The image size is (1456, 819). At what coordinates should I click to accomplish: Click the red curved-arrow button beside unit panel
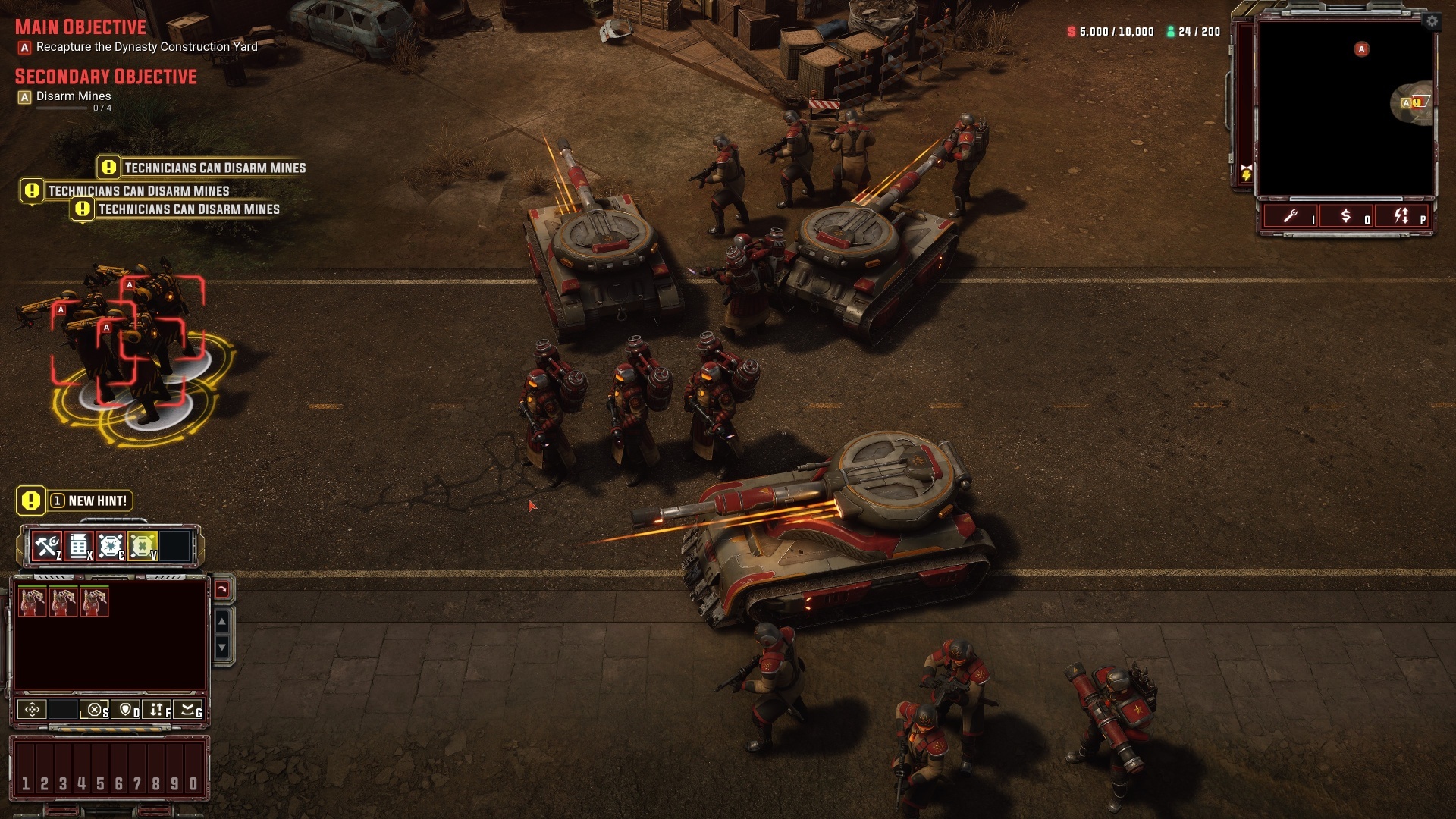click(x=222, y=589)
